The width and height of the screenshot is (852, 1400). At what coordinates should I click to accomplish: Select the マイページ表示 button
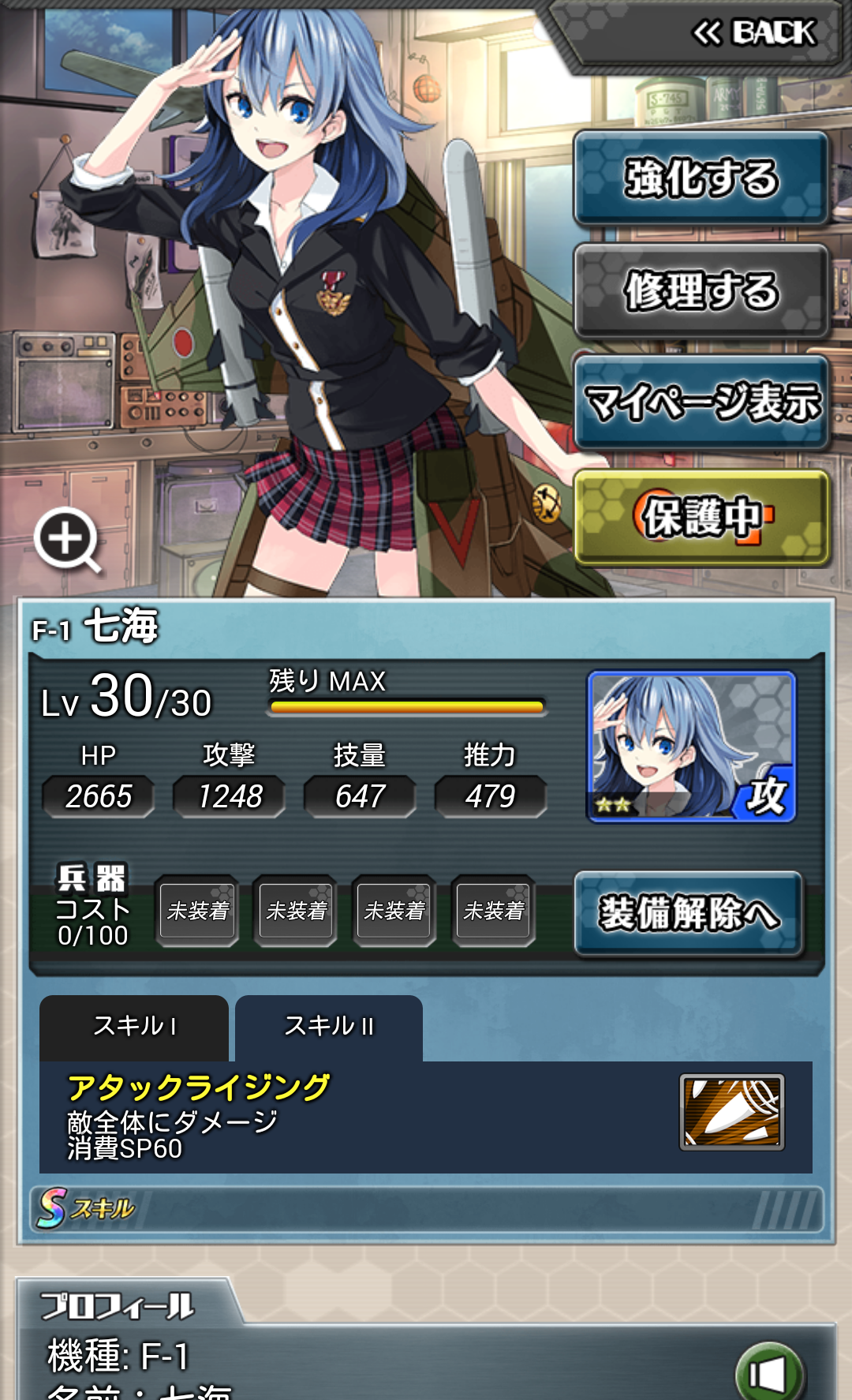(x=701, y=402)
